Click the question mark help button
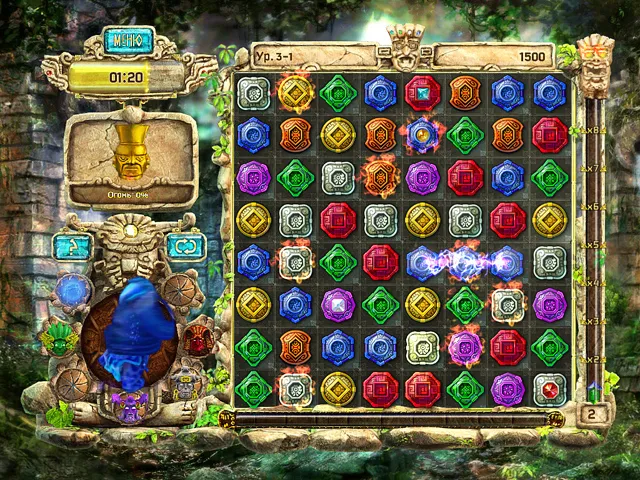This screenshot has width=640, height=480. point(72,246)
